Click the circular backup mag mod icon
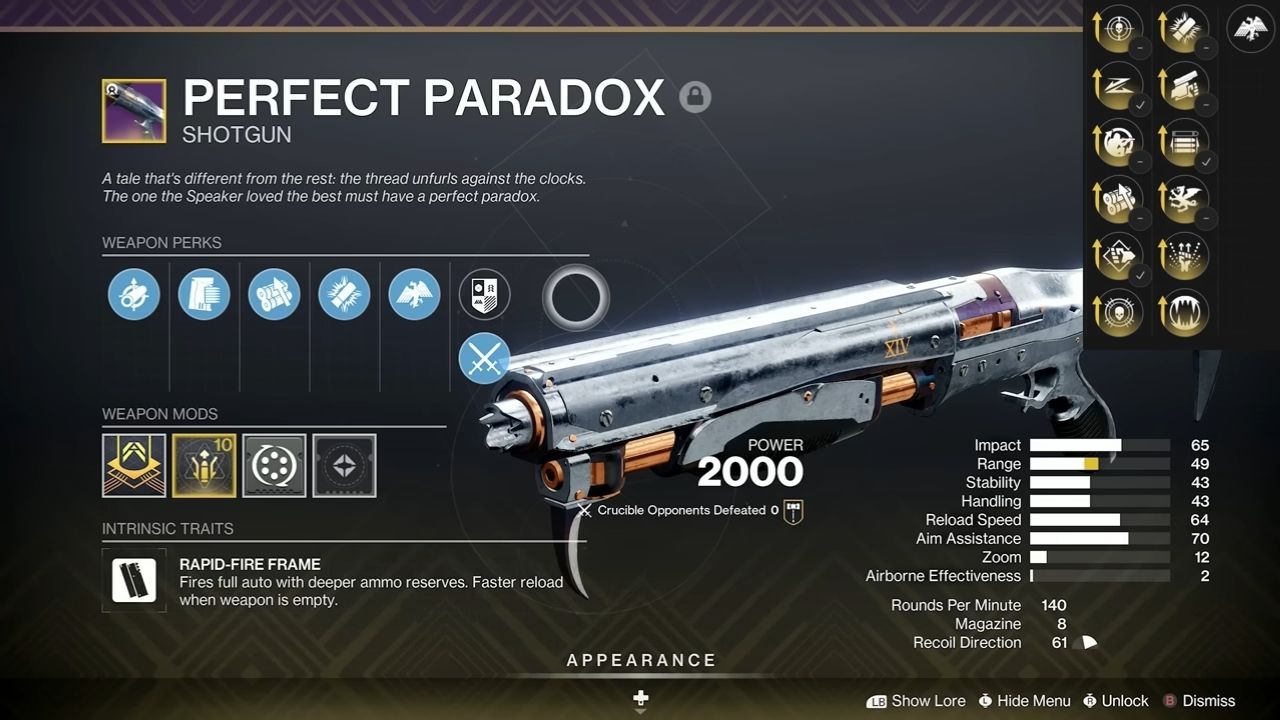 pyautogui.click(x=273, y=466)
